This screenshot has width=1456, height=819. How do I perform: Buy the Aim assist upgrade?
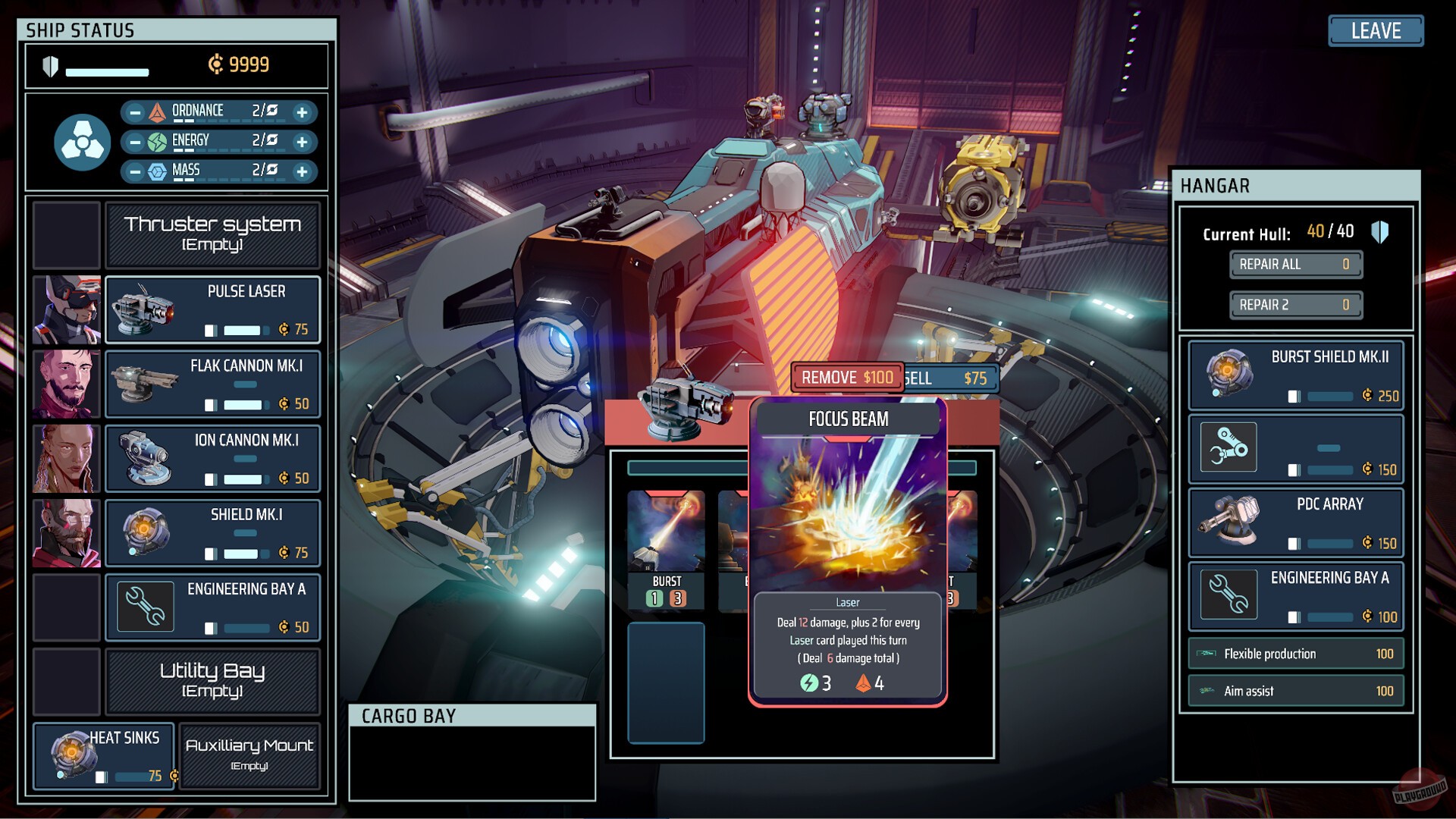(1296, 691)
